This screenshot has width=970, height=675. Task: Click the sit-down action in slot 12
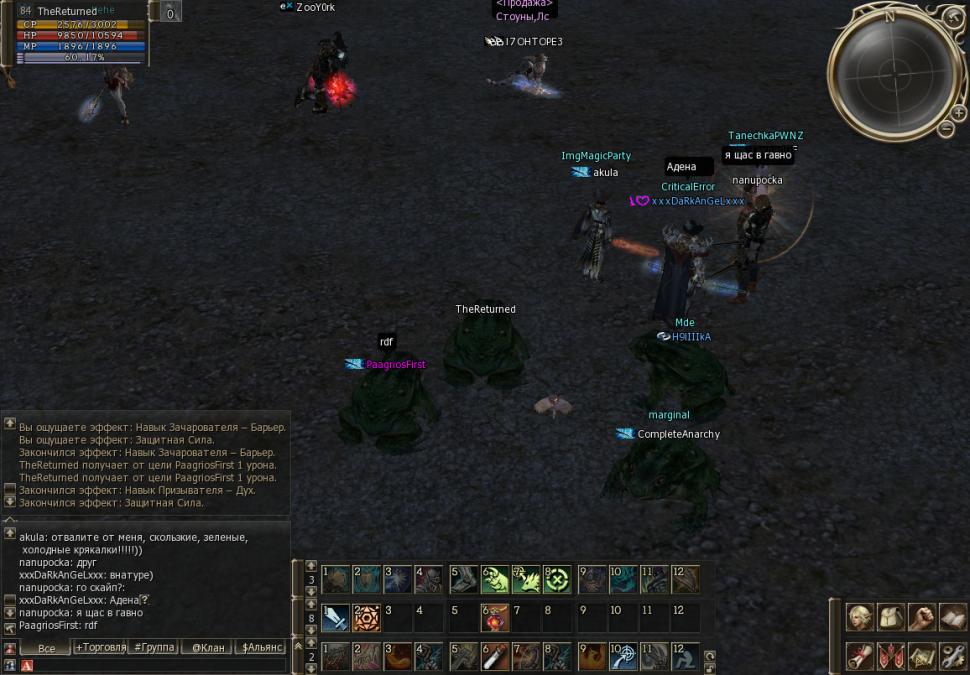click(685, 656)
